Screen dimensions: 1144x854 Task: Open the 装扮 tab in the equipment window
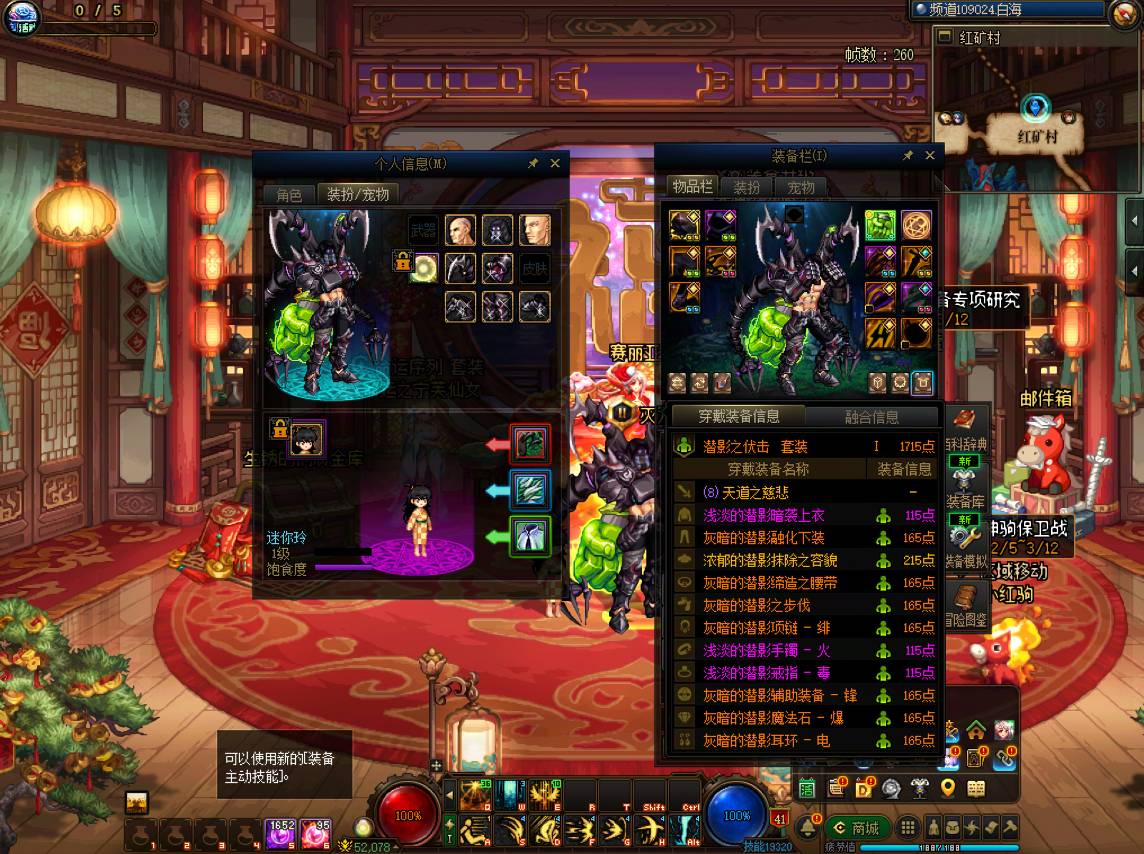click(747, 187)
